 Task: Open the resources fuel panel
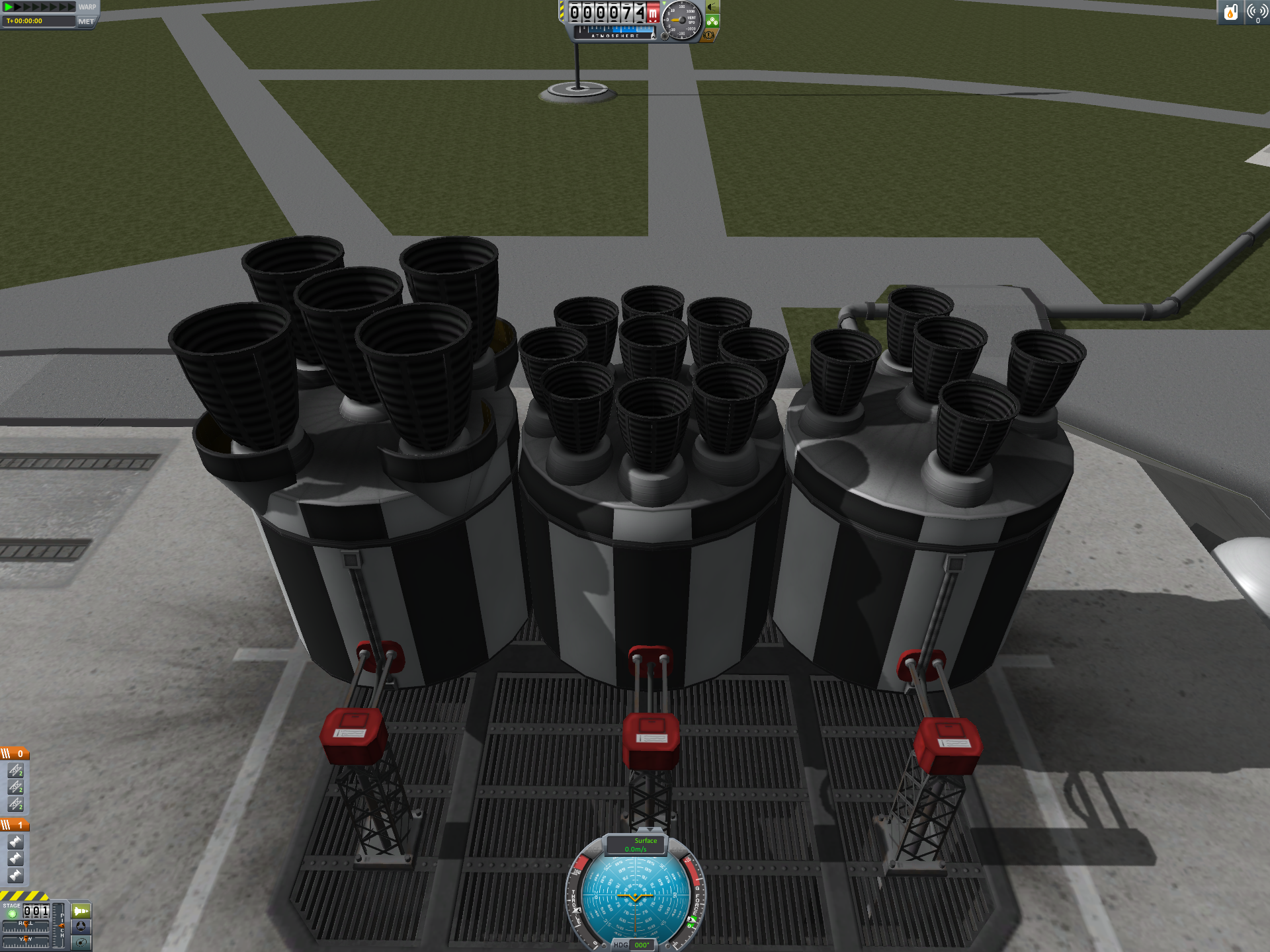point(1230,12)
